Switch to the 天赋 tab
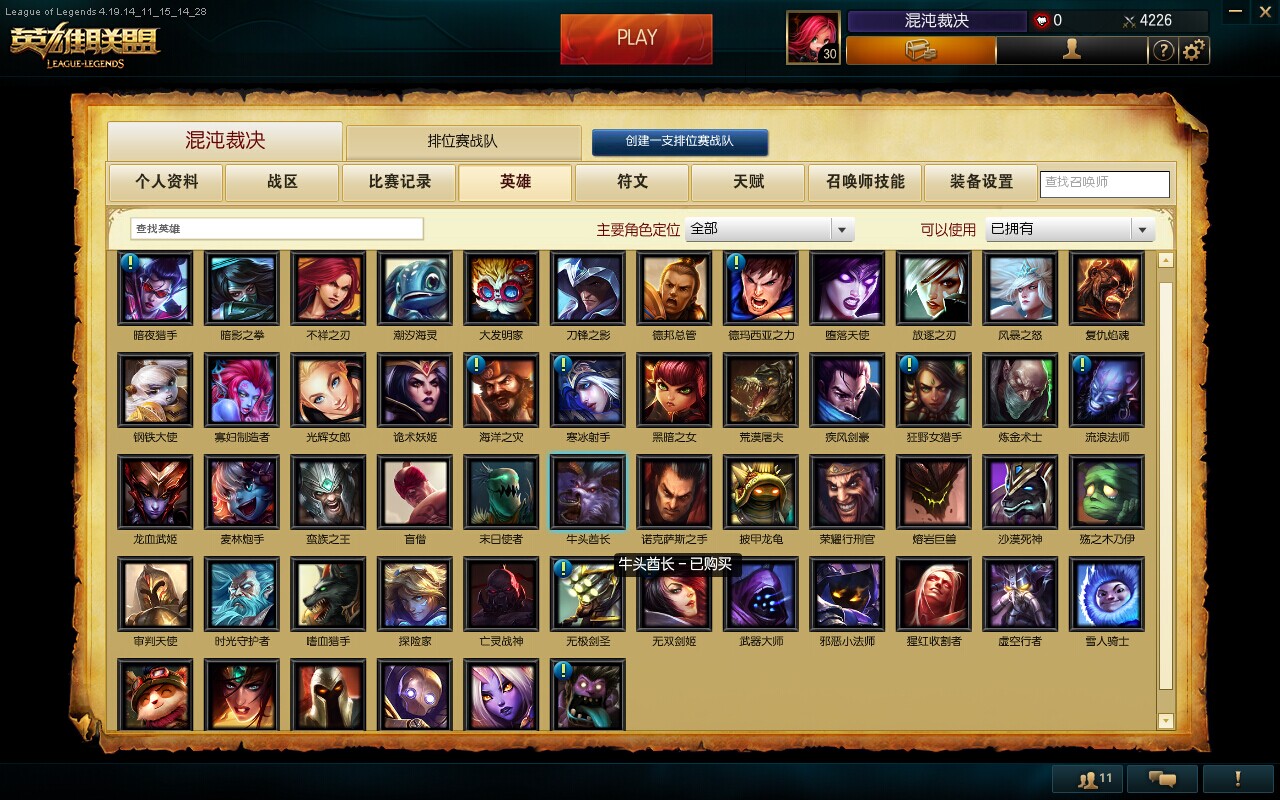 pos(748,183)
